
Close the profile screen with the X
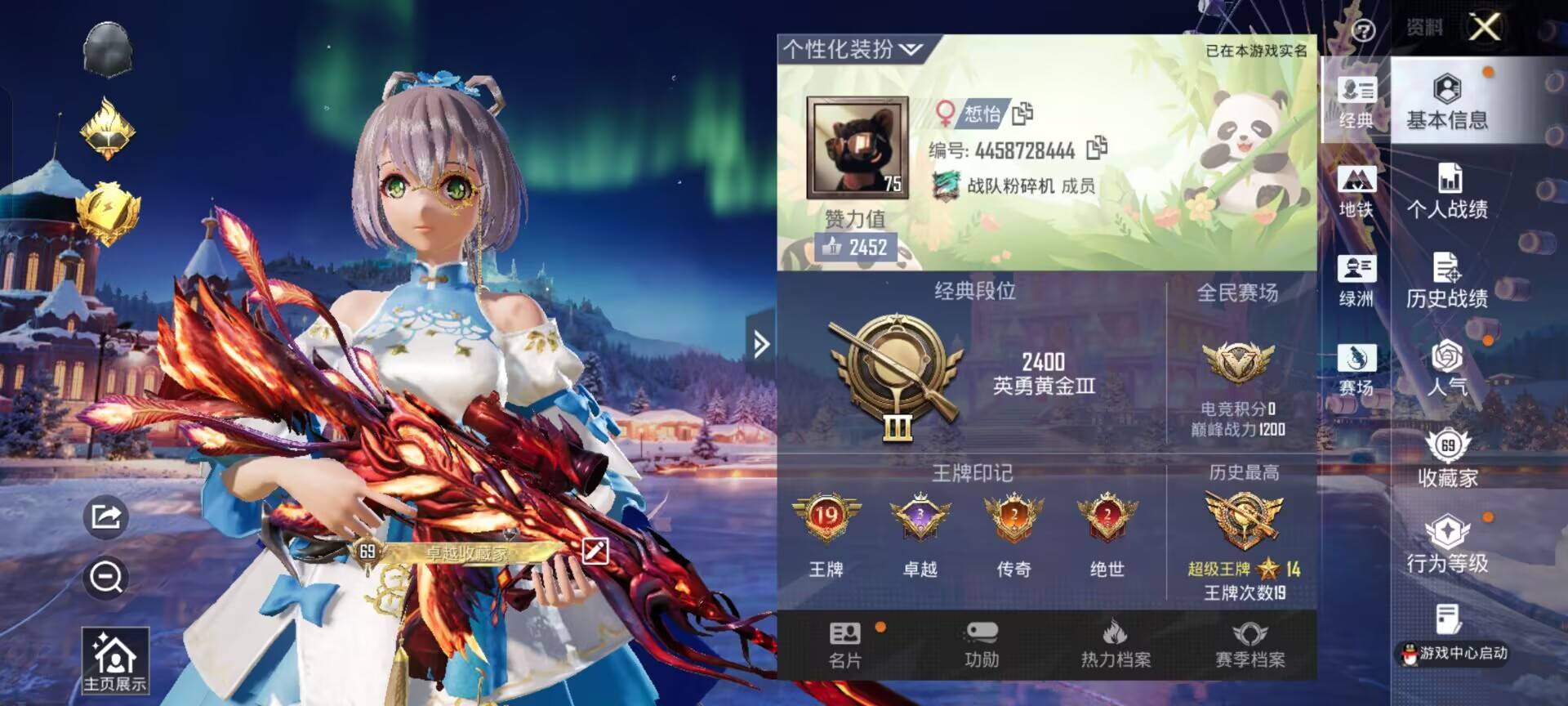[1484, 27]
